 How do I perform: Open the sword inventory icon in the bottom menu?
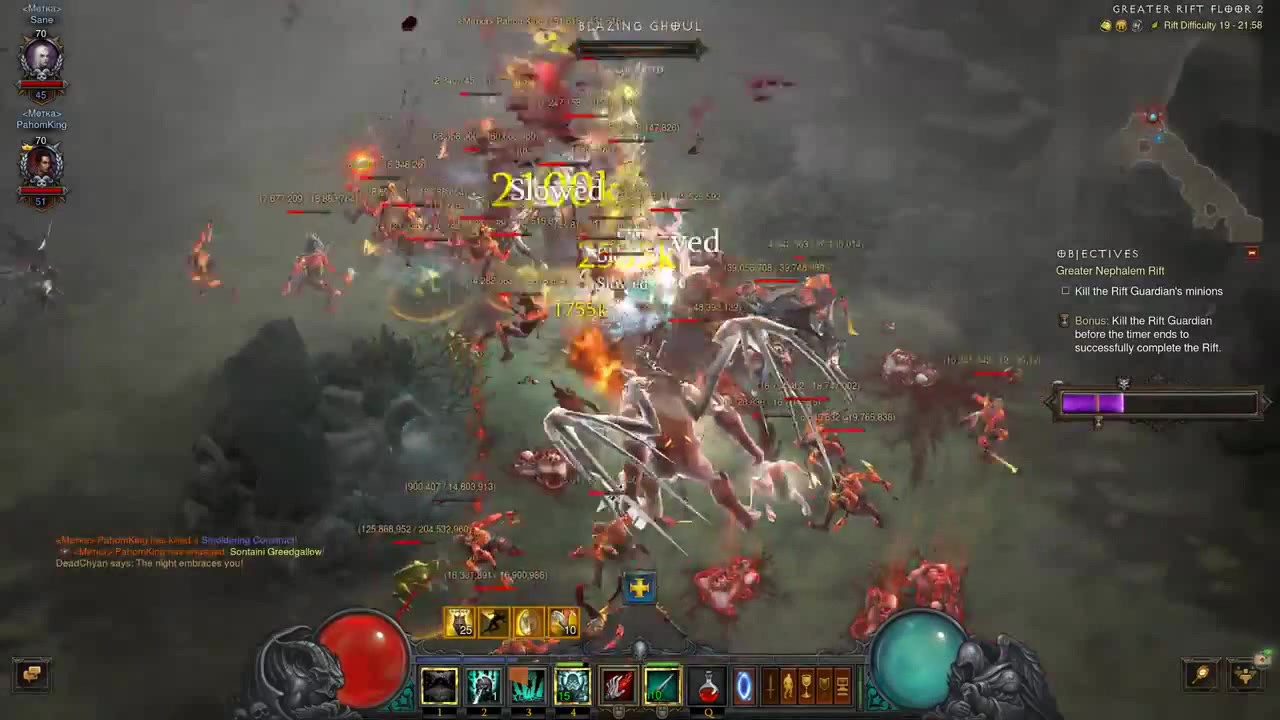pos(770,686)
